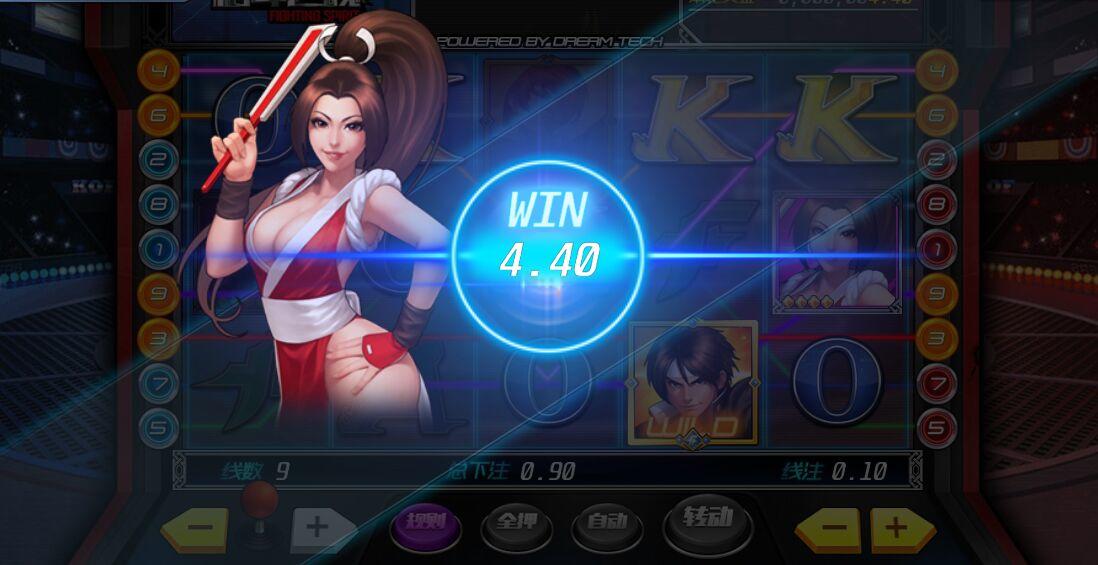Select the 全押 max bet button
1098x565 pixels.
pos(517,524)
